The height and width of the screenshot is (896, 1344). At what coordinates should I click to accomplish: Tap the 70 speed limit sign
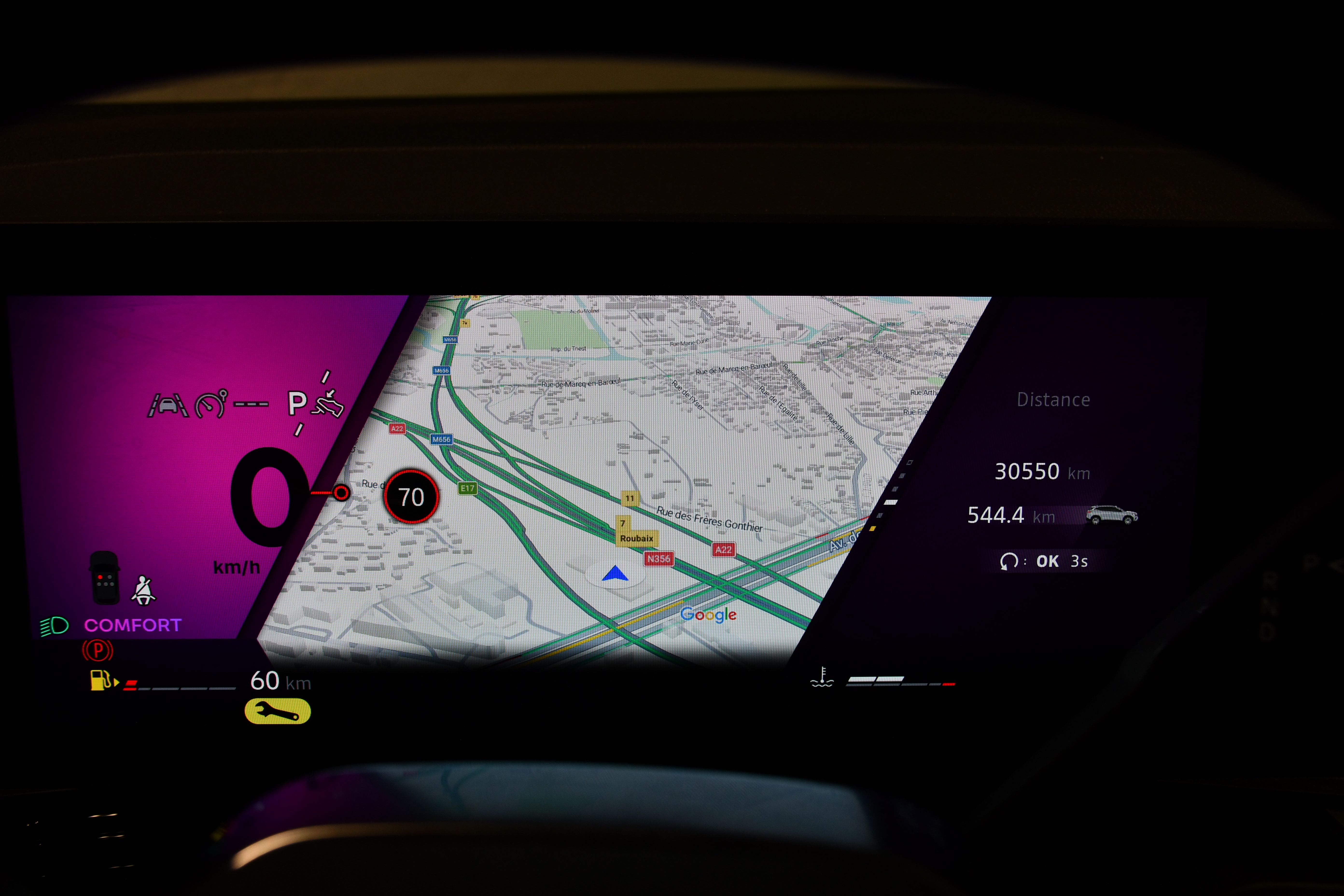tap(411, 497)
